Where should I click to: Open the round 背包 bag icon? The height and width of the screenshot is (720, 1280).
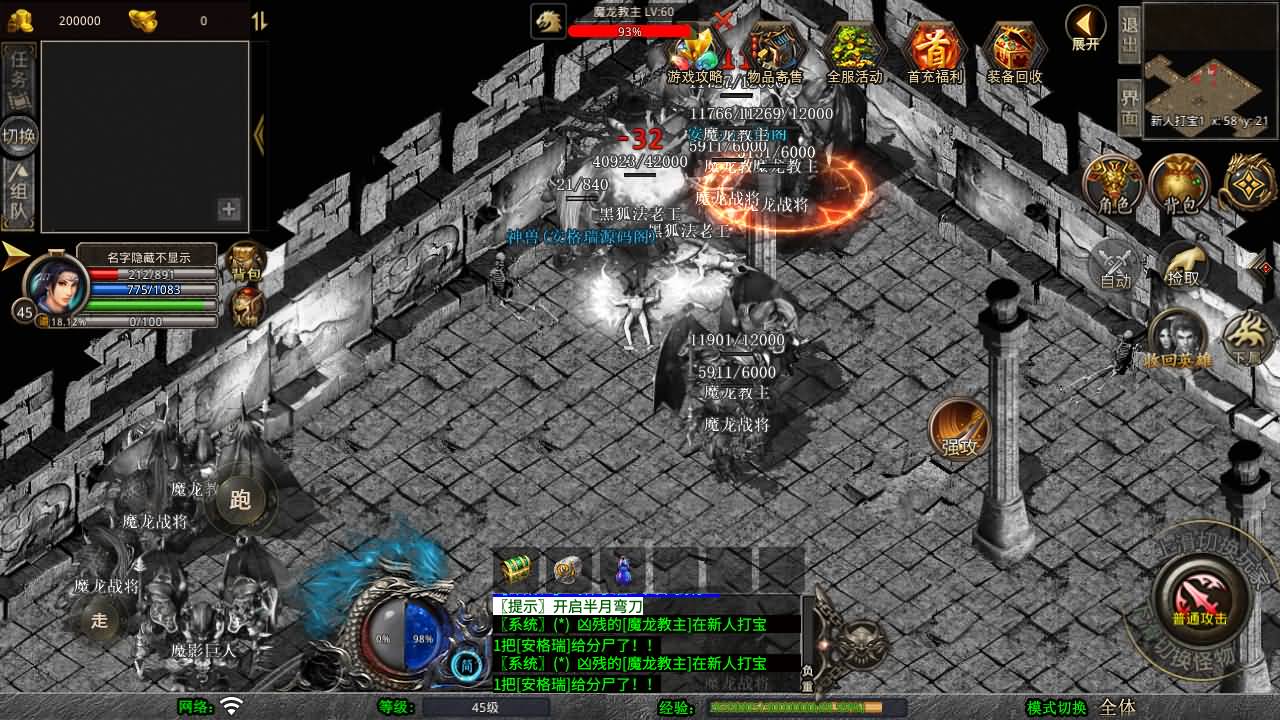[1179, 185]
